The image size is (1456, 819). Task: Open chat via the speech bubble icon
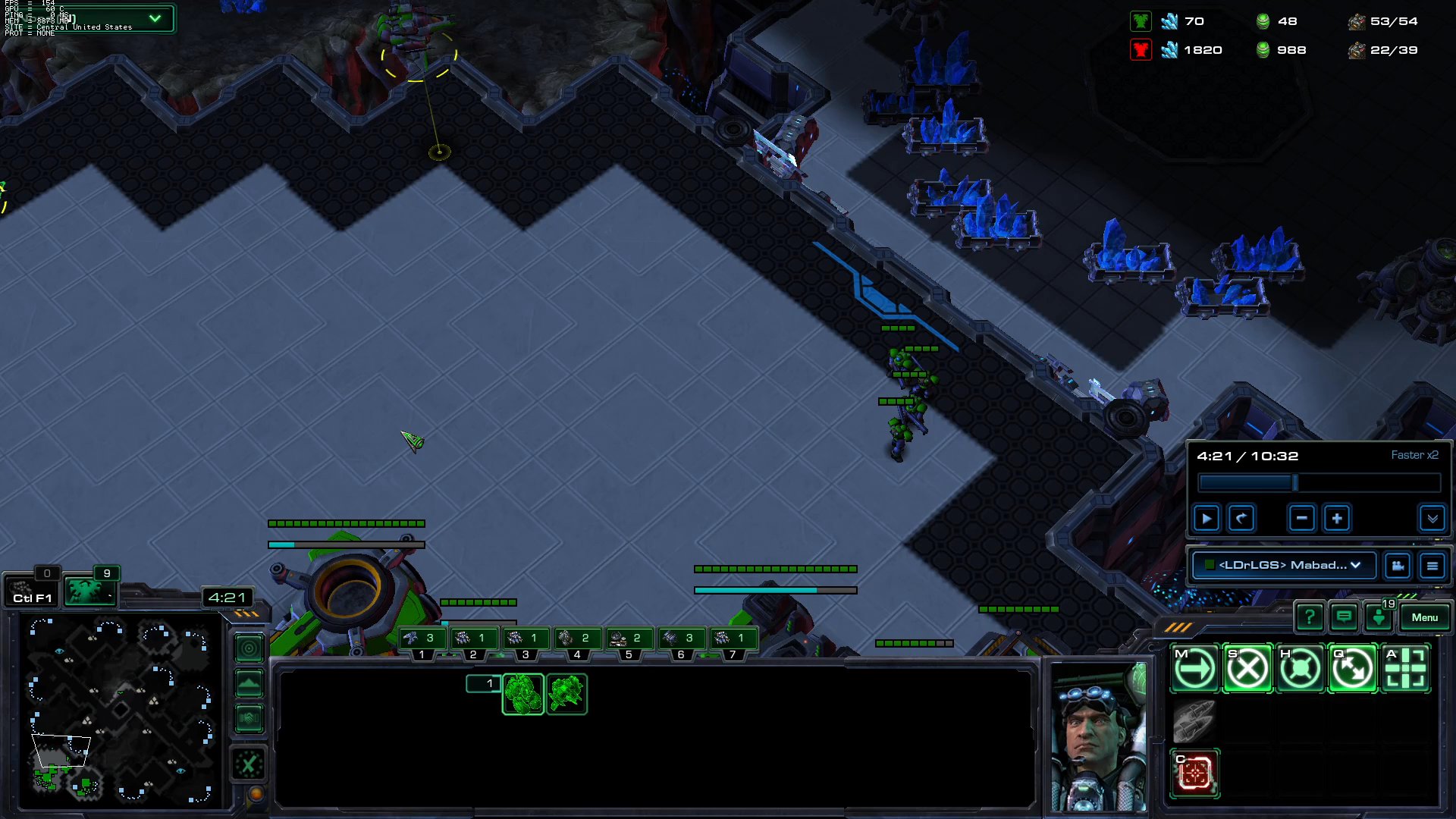coord(1344,617)
